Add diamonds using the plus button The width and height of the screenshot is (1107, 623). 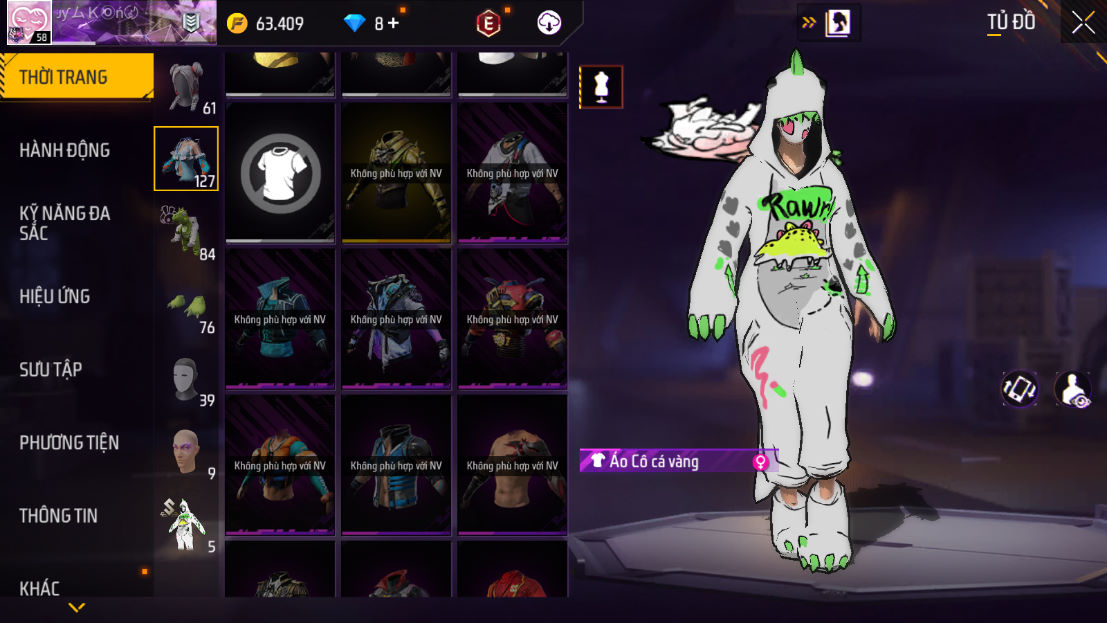(393, 23)
